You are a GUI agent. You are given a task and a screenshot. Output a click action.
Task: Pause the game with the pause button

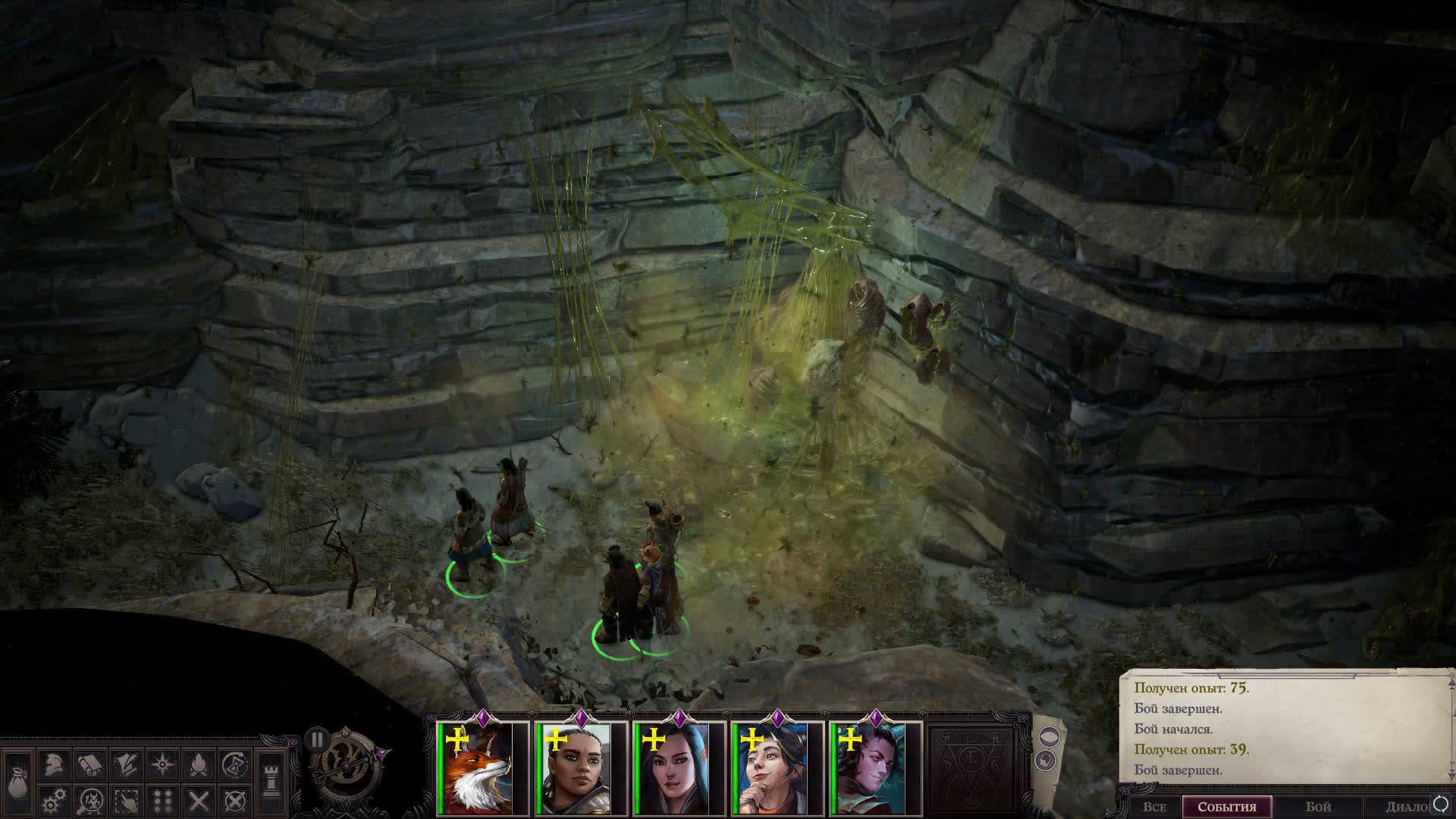[x=317, y=739]
